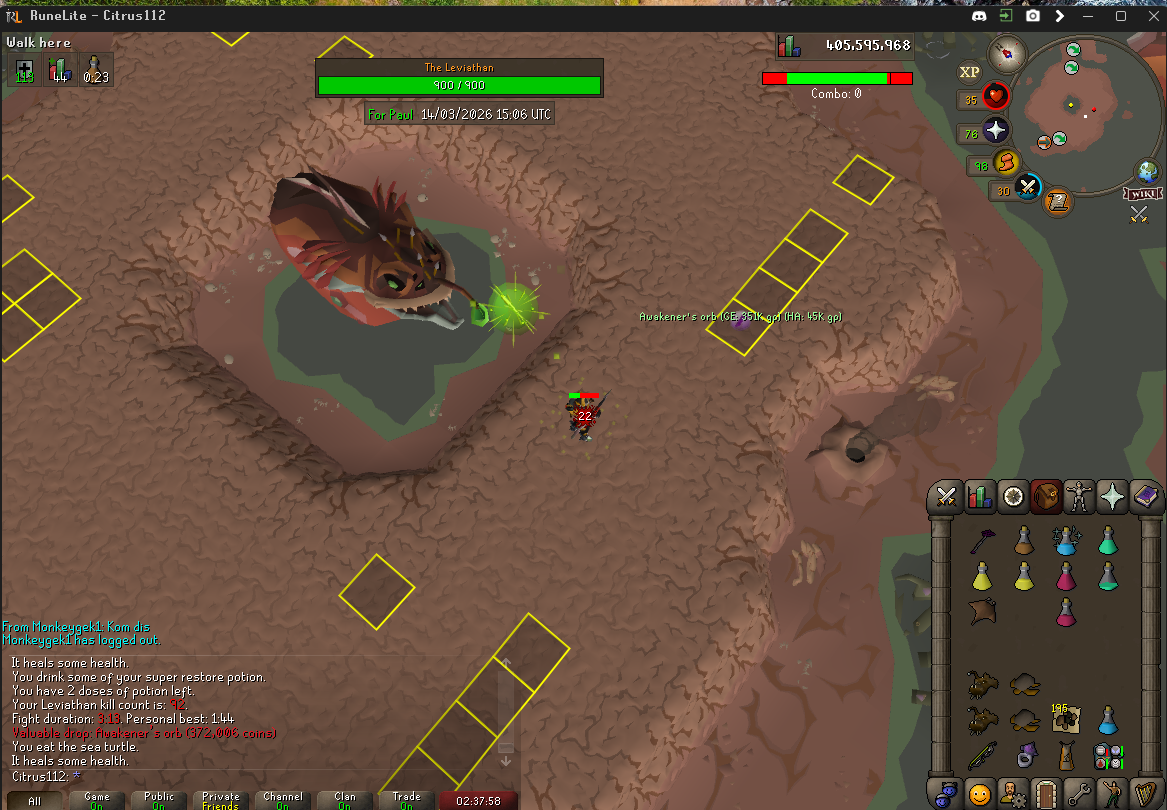Open the Logout door tab
The width and height of the screenshot is (1167, 810).
pyautogui.click(x=1044, y=794)
